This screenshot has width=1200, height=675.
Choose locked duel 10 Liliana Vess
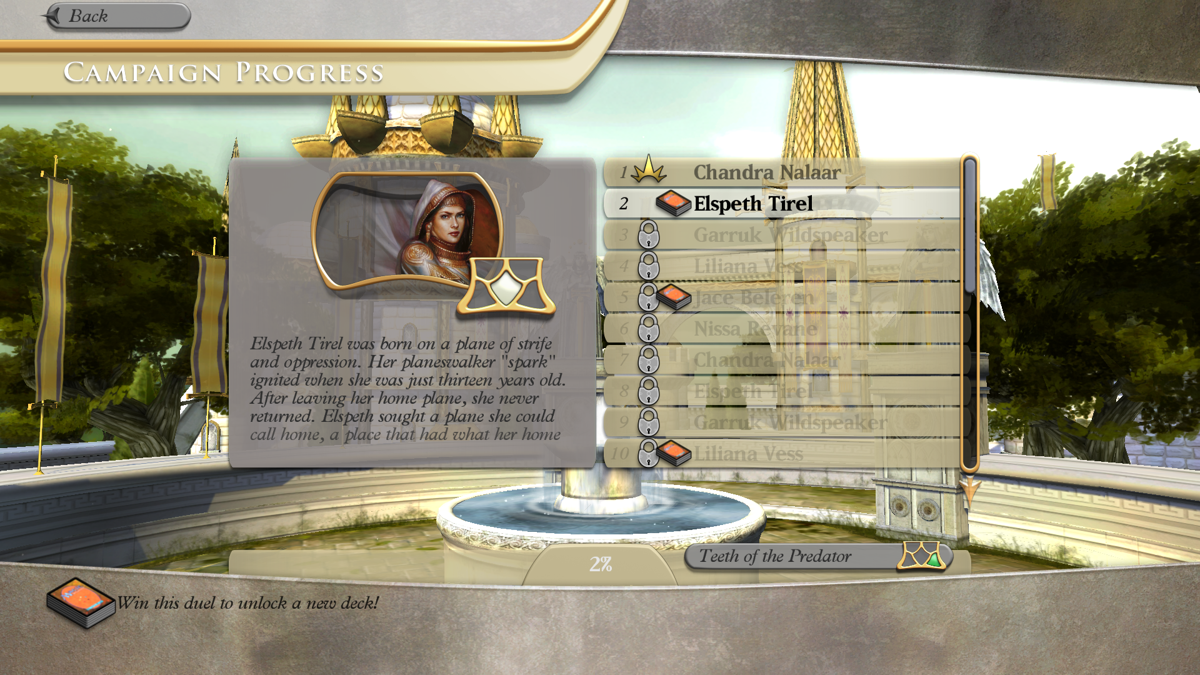coord(781,454)
